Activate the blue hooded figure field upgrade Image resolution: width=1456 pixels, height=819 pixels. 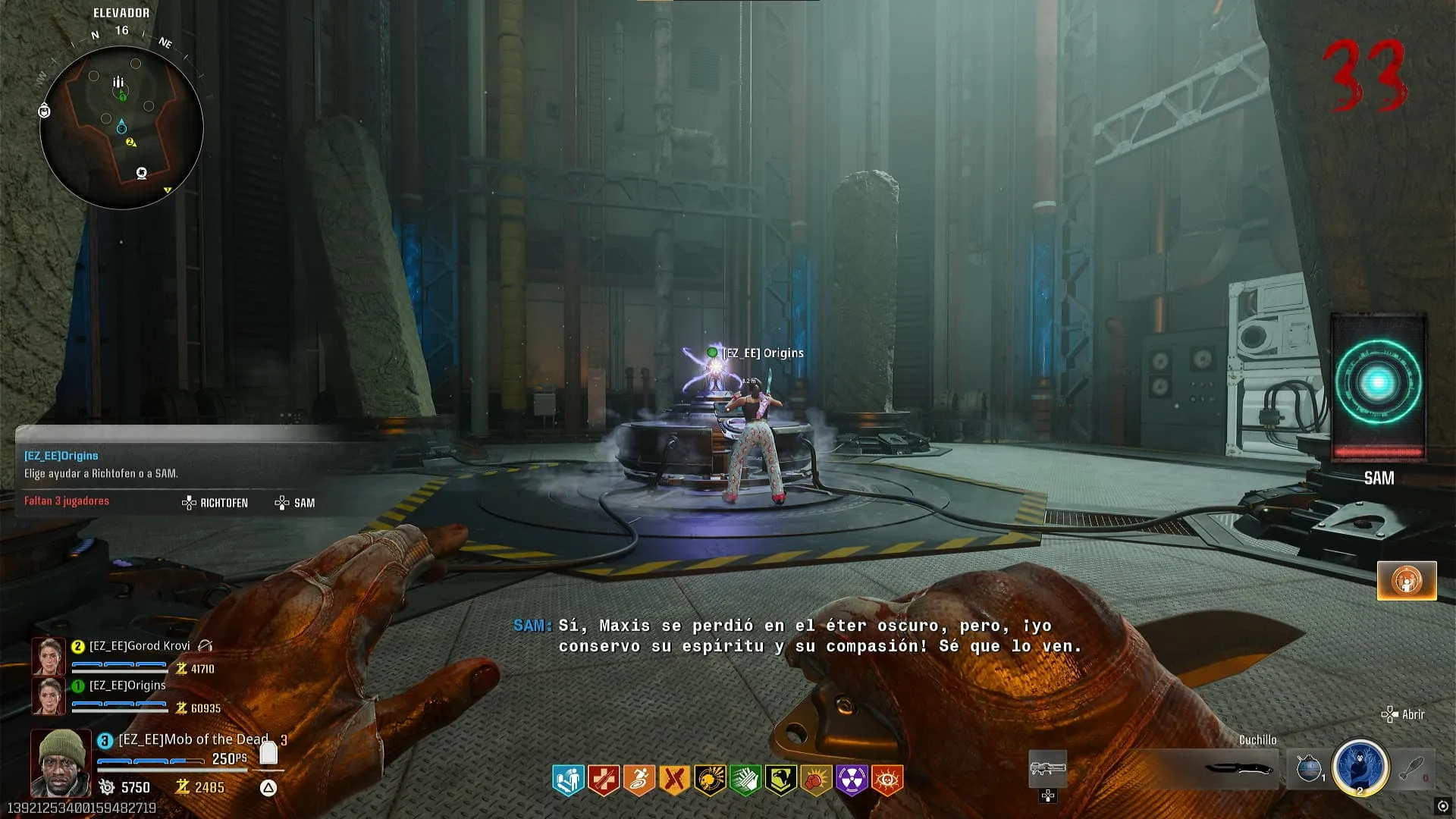(1360, 767)
